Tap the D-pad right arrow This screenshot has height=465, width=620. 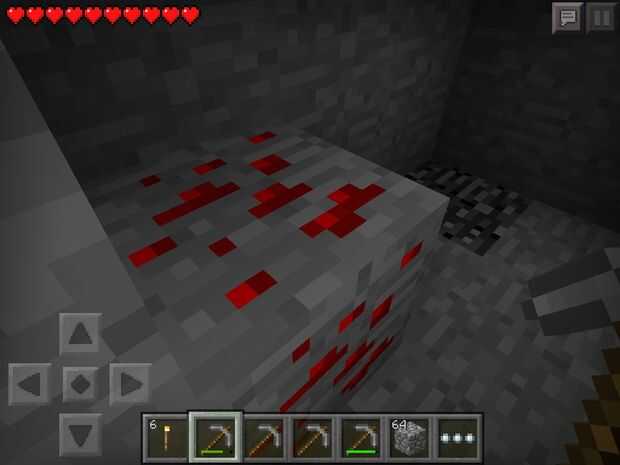coord(130,383)
